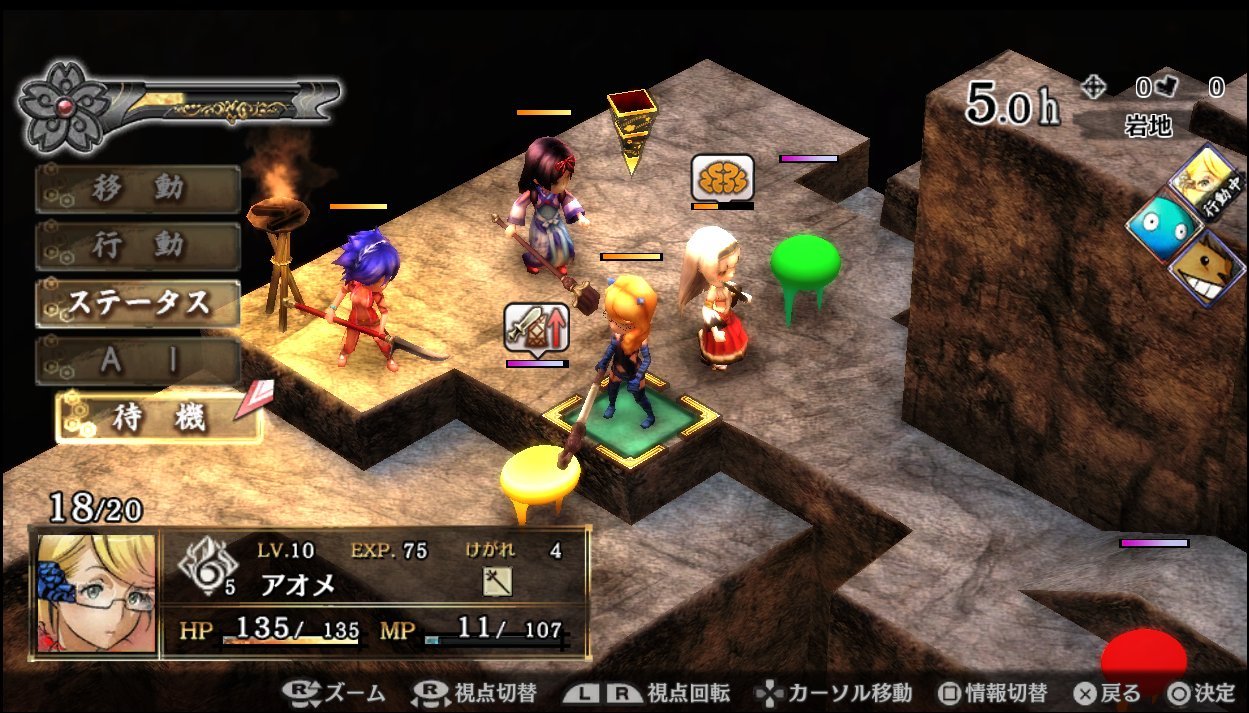The width and height of the screenshot is (1249, 713).
Task: Choose the 行動 (Action) command
Action: (138, 246)
